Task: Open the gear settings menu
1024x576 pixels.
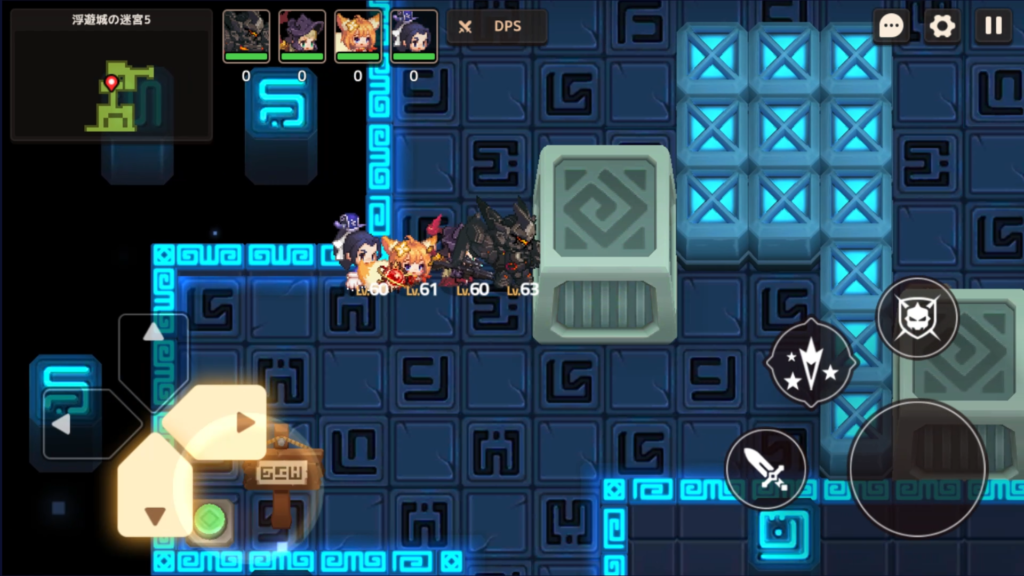Action: pos(942,26)
